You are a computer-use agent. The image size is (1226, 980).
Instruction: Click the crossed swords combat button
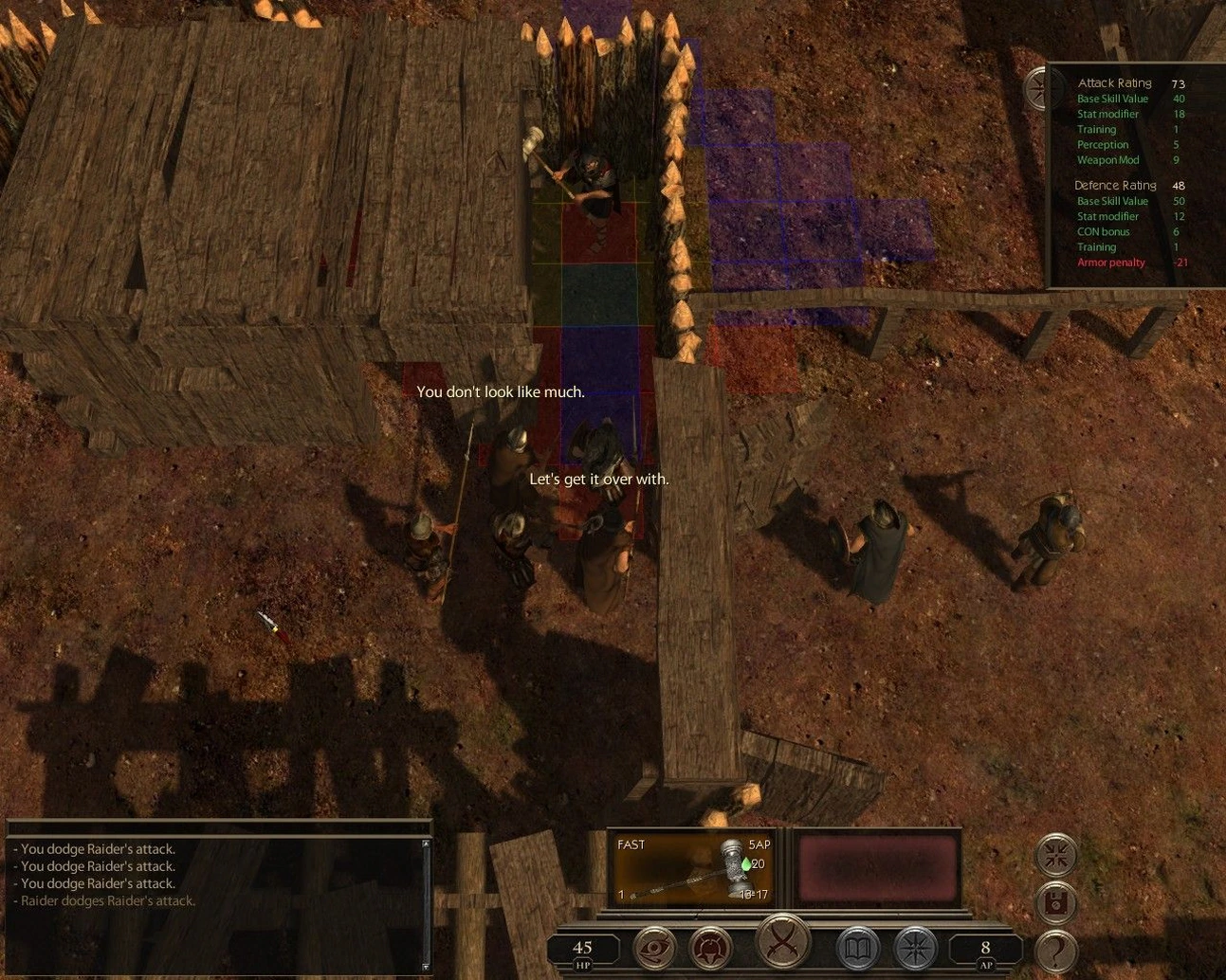click(x=783, y=943)
